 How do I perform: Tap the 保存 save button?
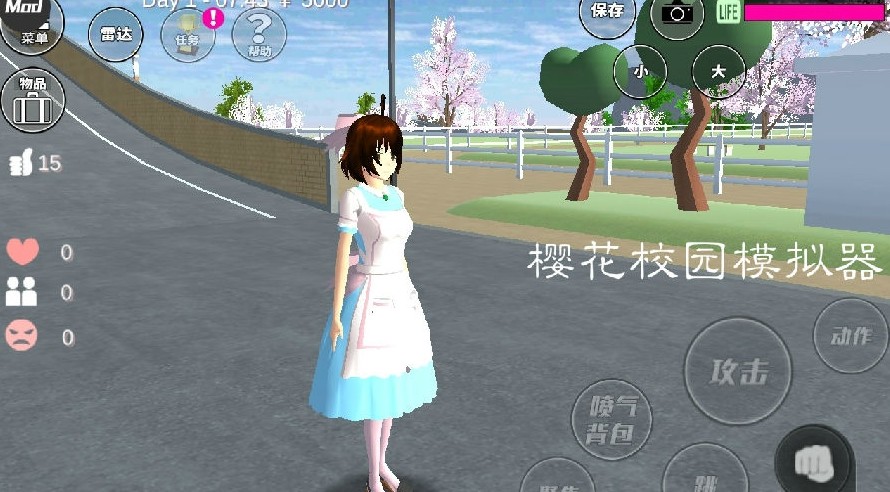(x=607, y=13)
